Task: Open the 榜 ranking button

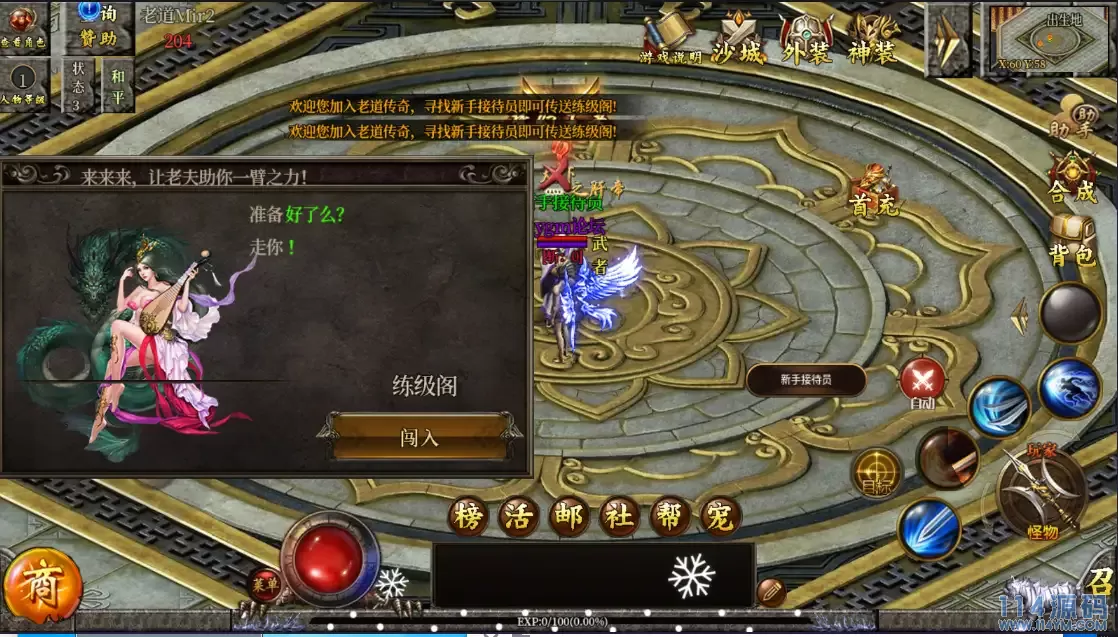Action: pos(468,516)
